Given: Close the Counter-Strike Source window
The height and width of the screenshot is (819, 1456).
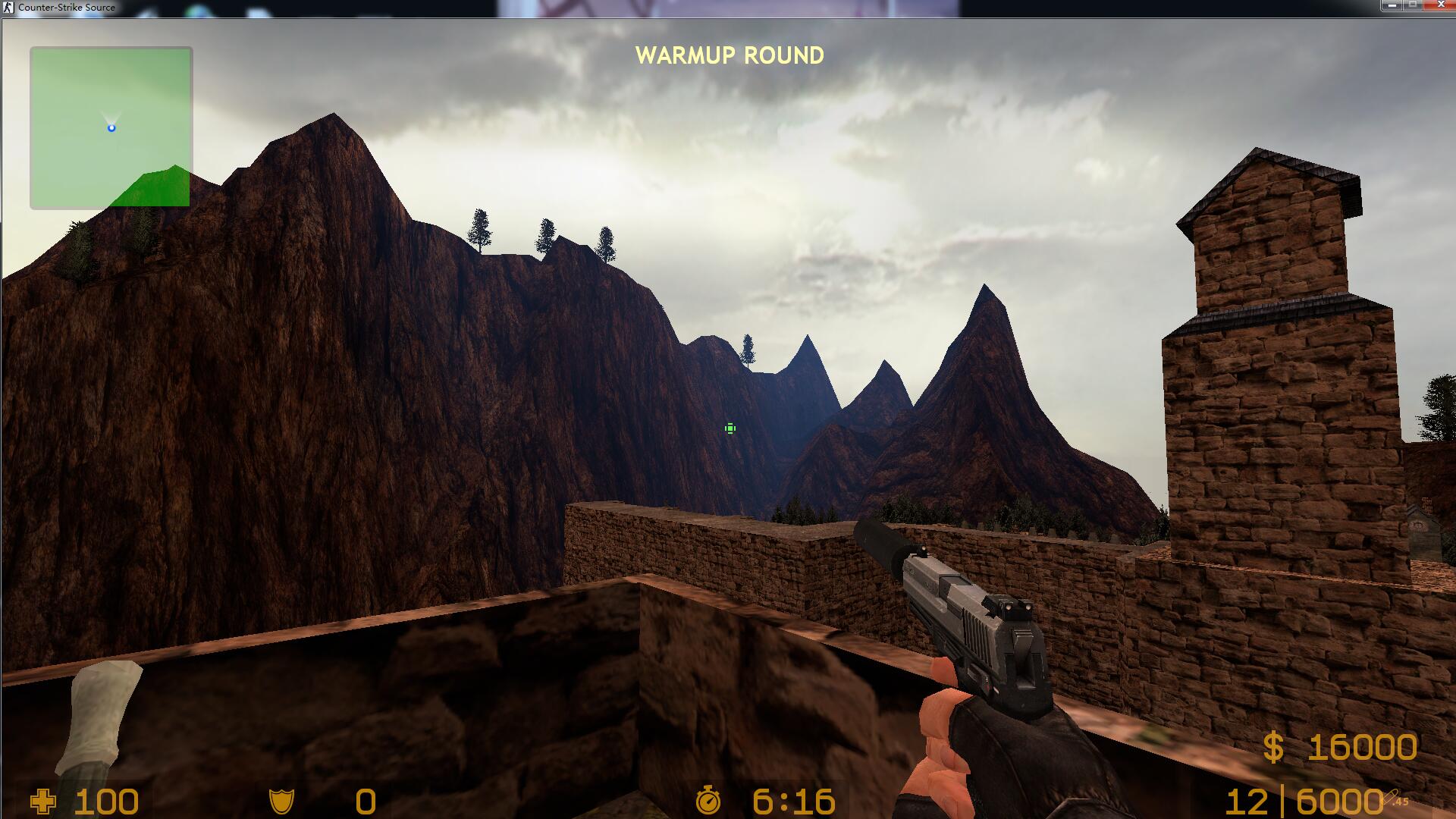Looking at the screenshot, I should tap(1440, 5).
